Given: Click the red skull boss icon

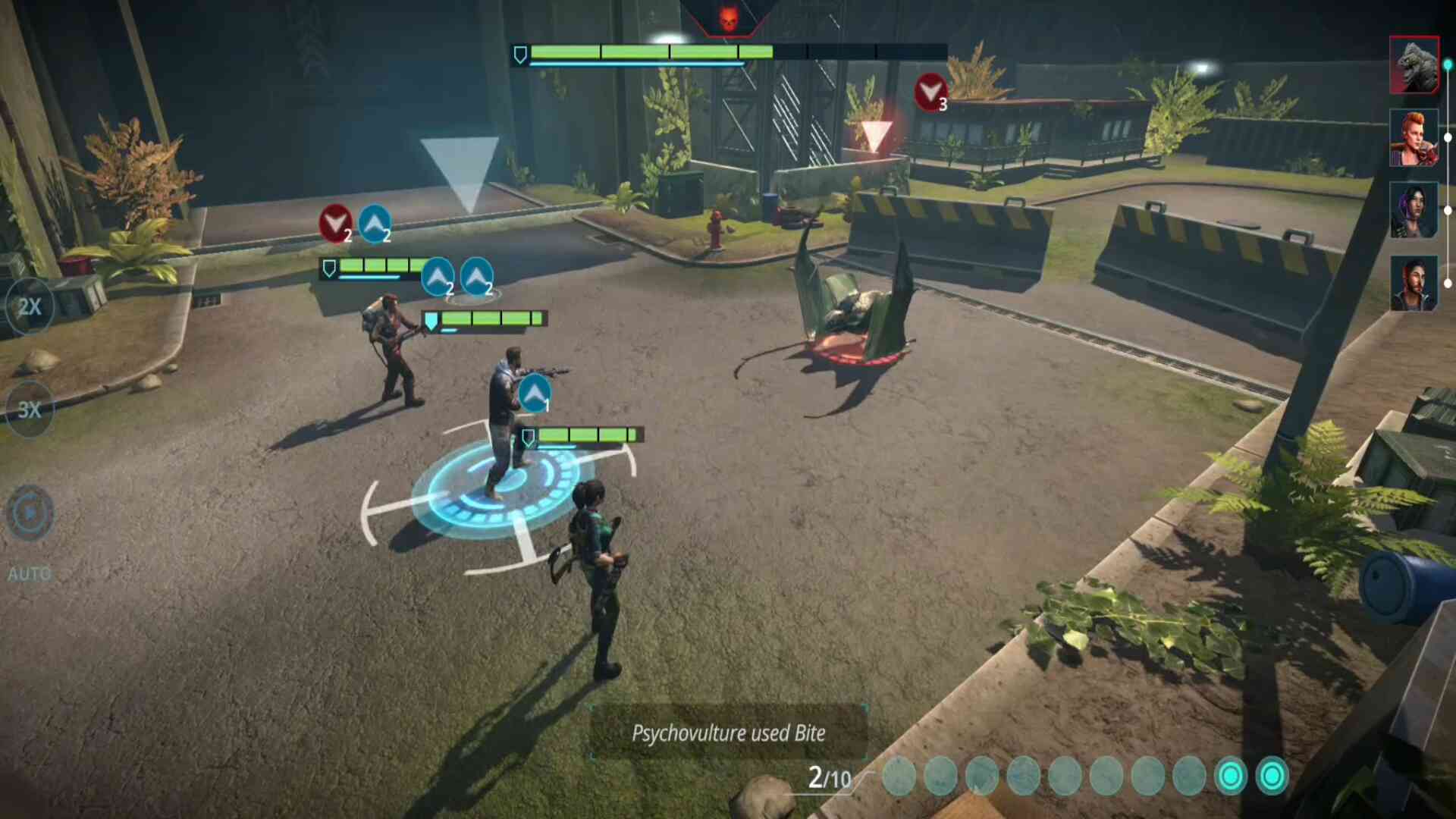Looking at the screenshot, I should tap(728, 18).
